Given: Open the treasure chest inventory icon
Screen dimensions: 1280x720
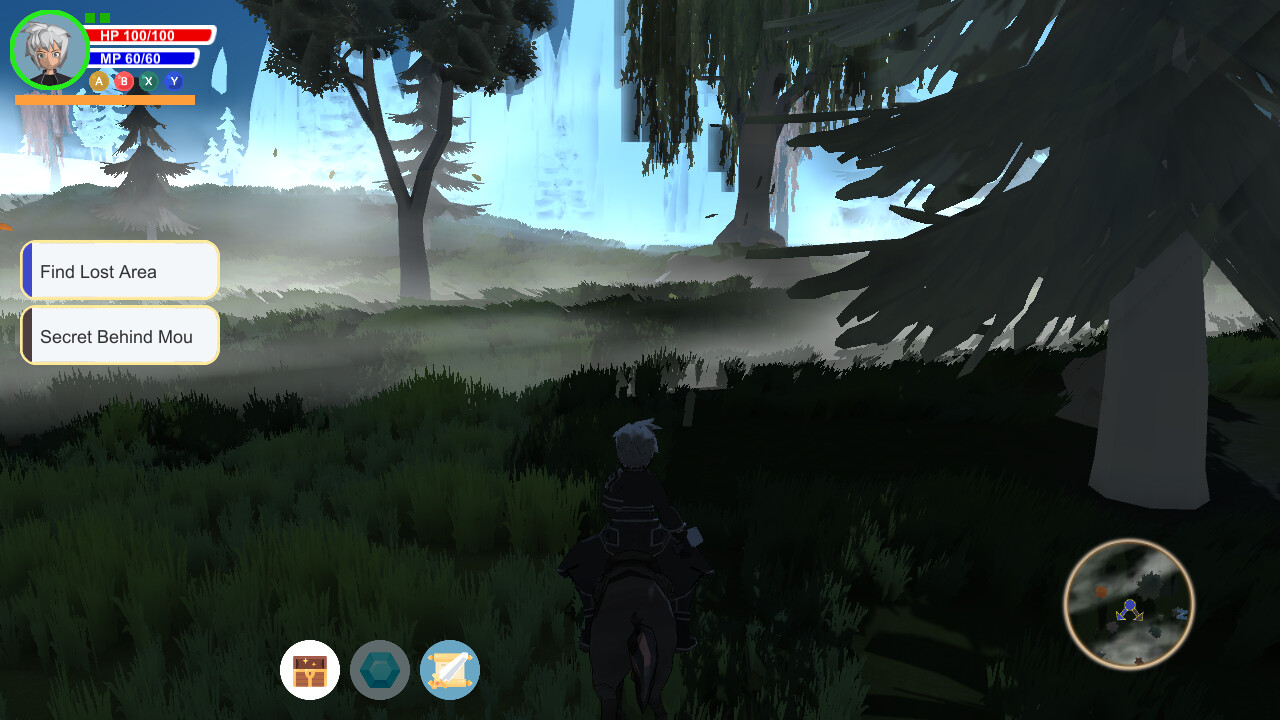Looking at the screenshot, I should point(310,670).
